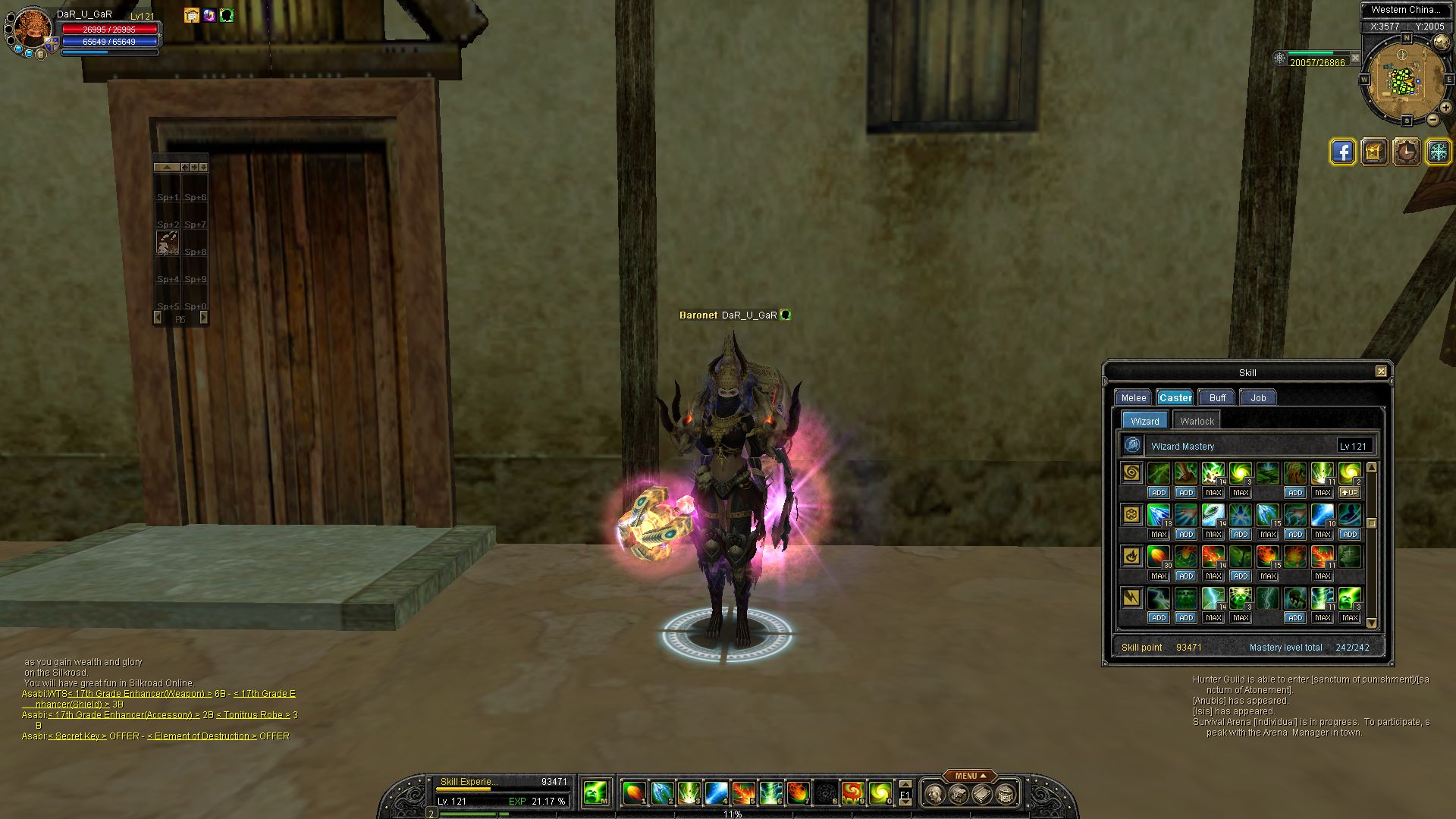The image size is (1456, 819).
Task: Click the DaR_U_GaR character portrait
Action: 33,30
